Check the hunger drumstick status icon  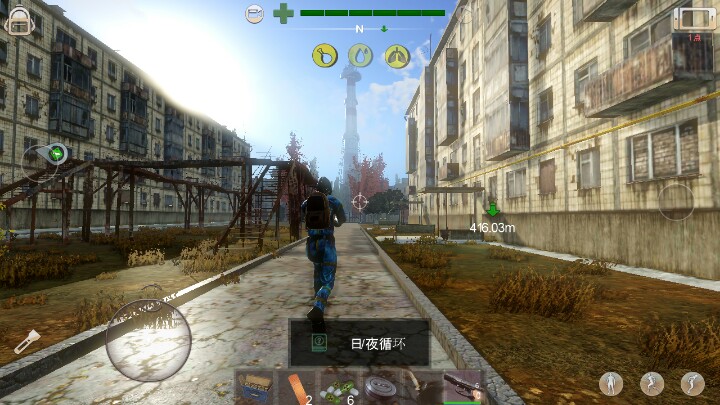[x=324, y=55]
